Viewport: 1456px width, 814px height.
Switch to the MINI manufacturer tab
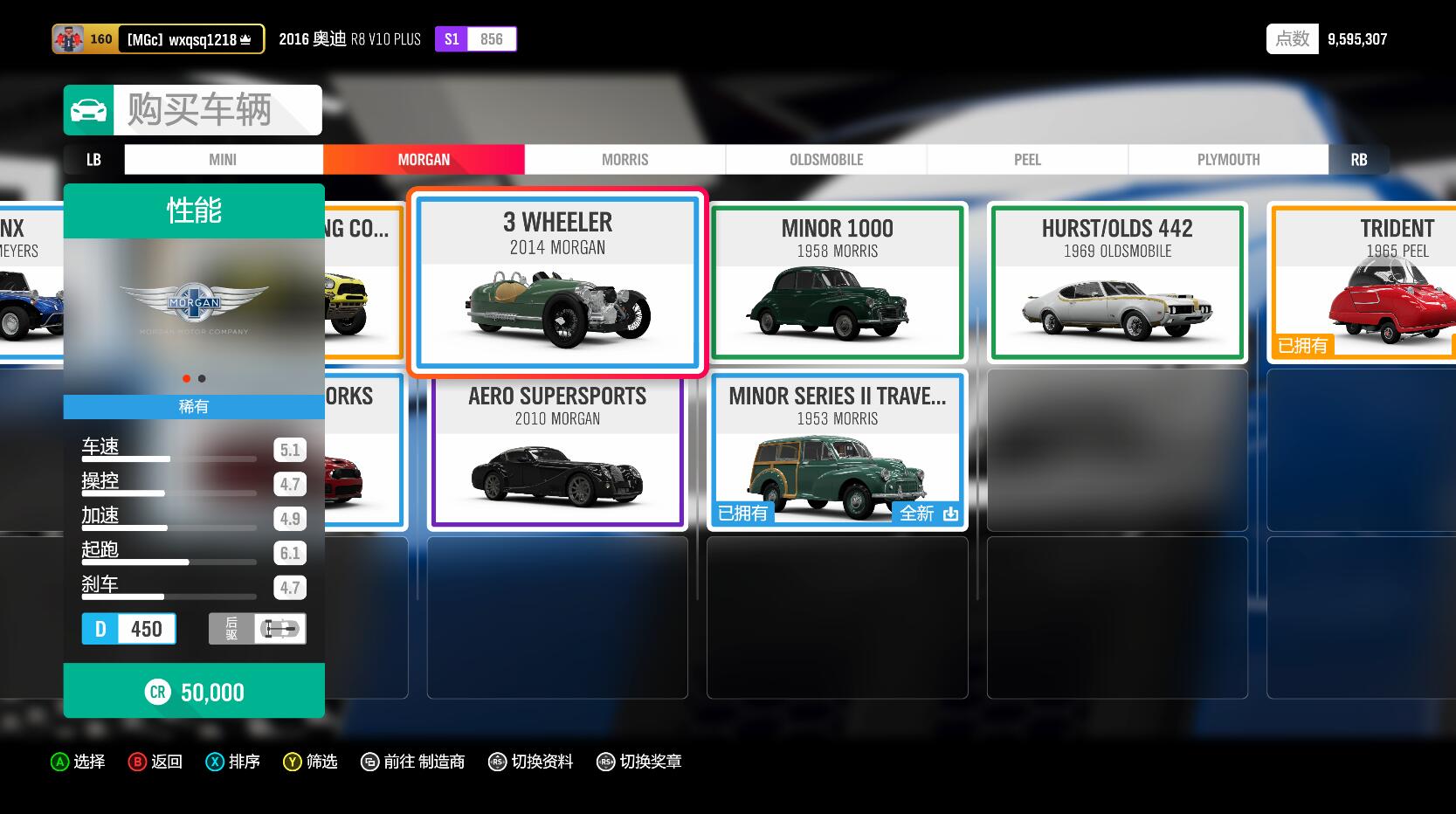[x=223, y=160]
